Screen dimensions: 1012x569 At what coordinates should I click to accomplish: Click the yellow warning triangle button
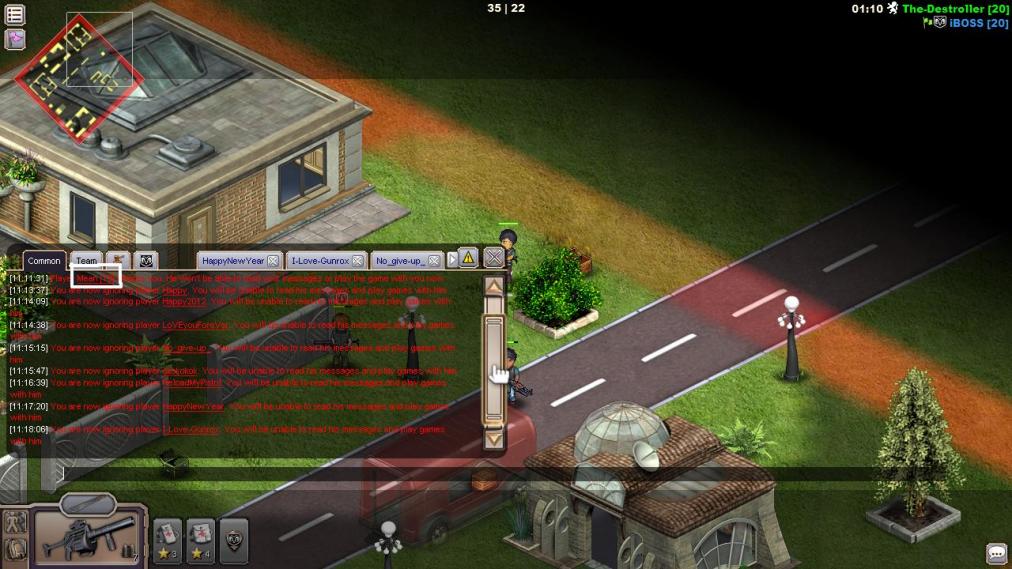[468, 258]
